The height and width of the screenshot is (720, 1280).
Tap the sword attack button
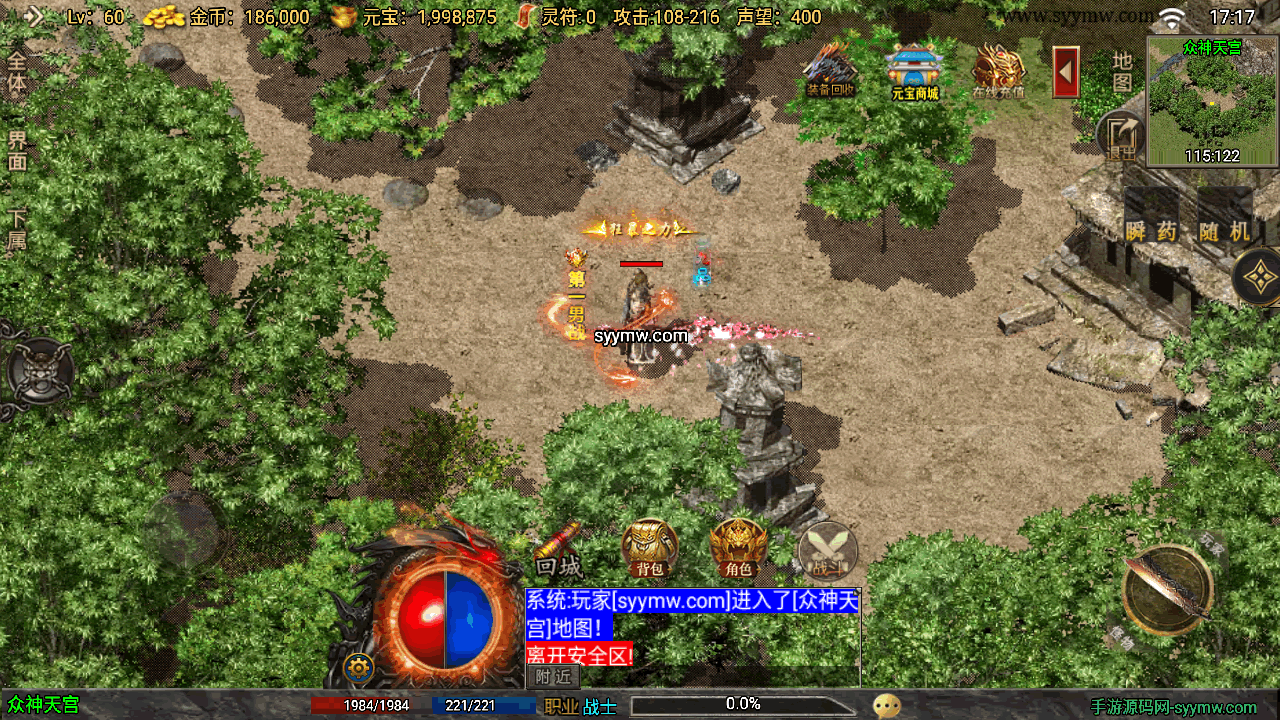pyautogui.click(x=1166, y=589)
